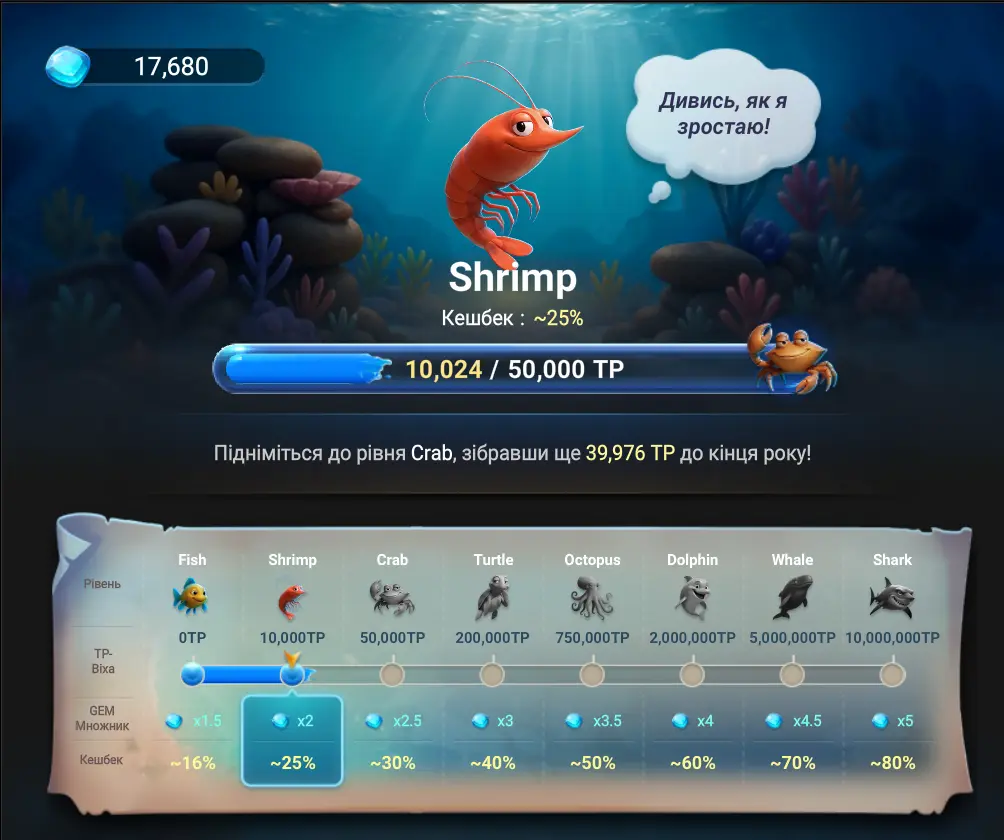Select the Fish level icon
This screenshot has height=840, width=1004.
click(x=190, y=597)
